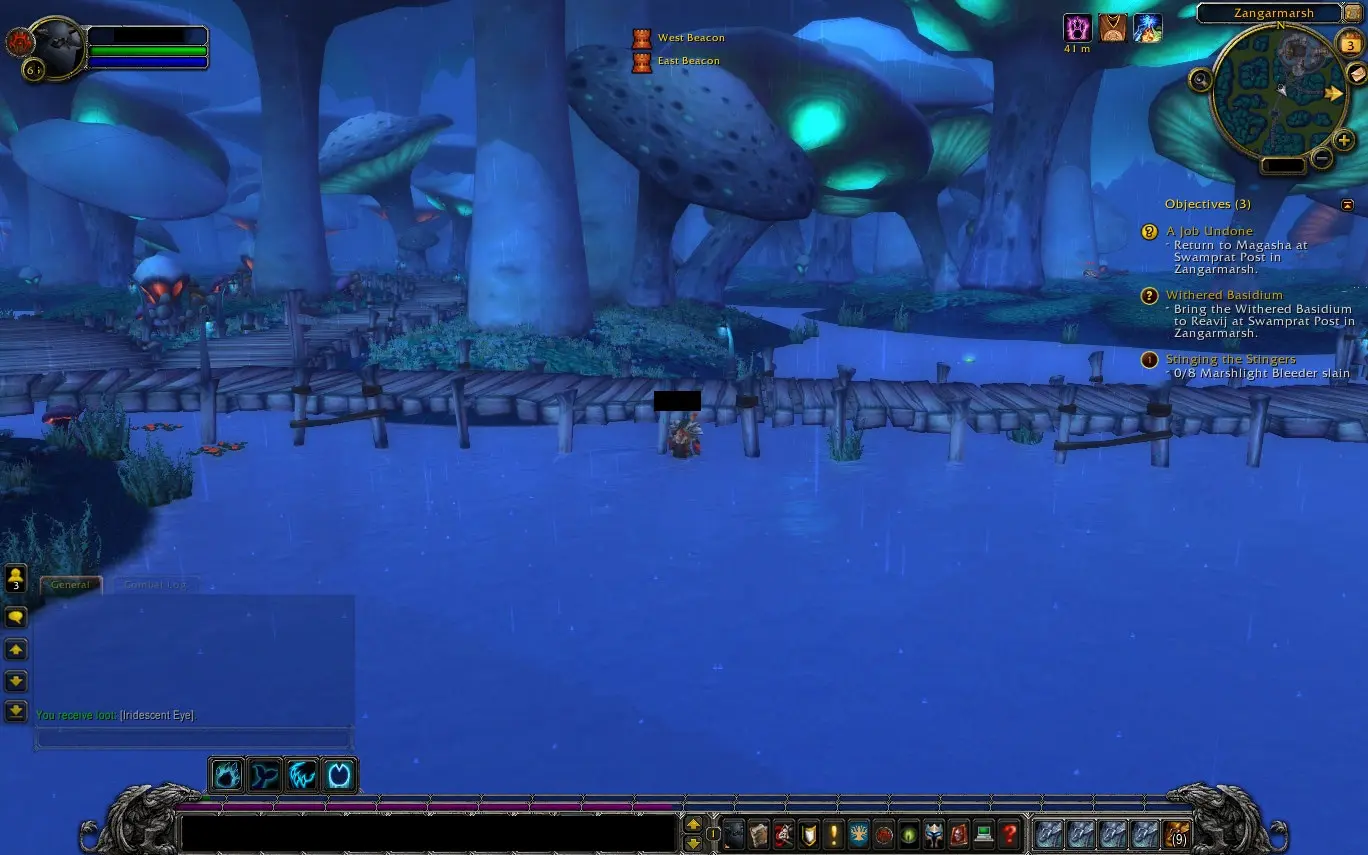Collapse the Objectives tracker
The height and width of the screenshot is (855, 1368).
click(1347, 205)
